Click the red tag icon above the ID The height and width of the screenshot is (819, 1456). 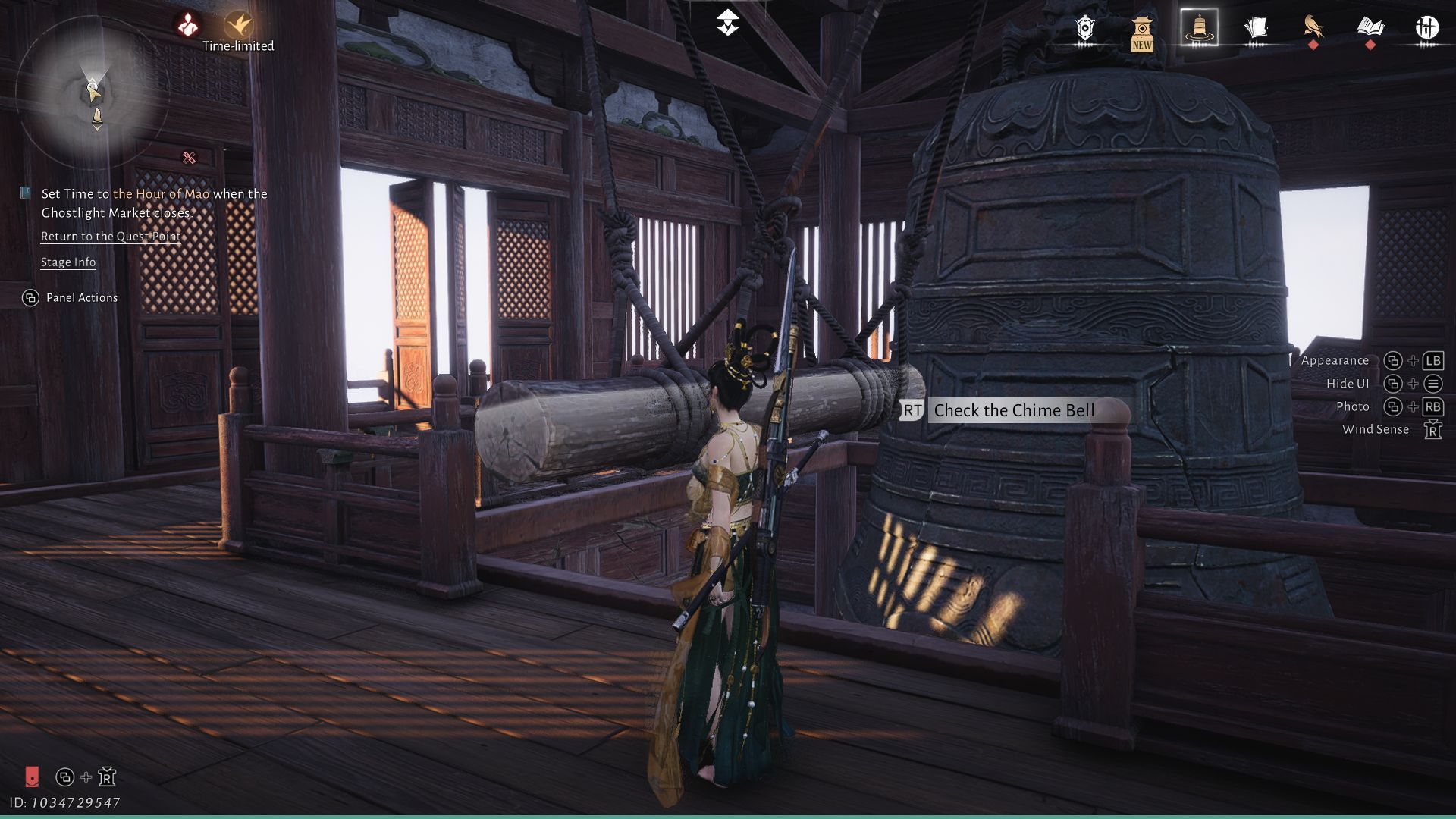pos(32,776)
